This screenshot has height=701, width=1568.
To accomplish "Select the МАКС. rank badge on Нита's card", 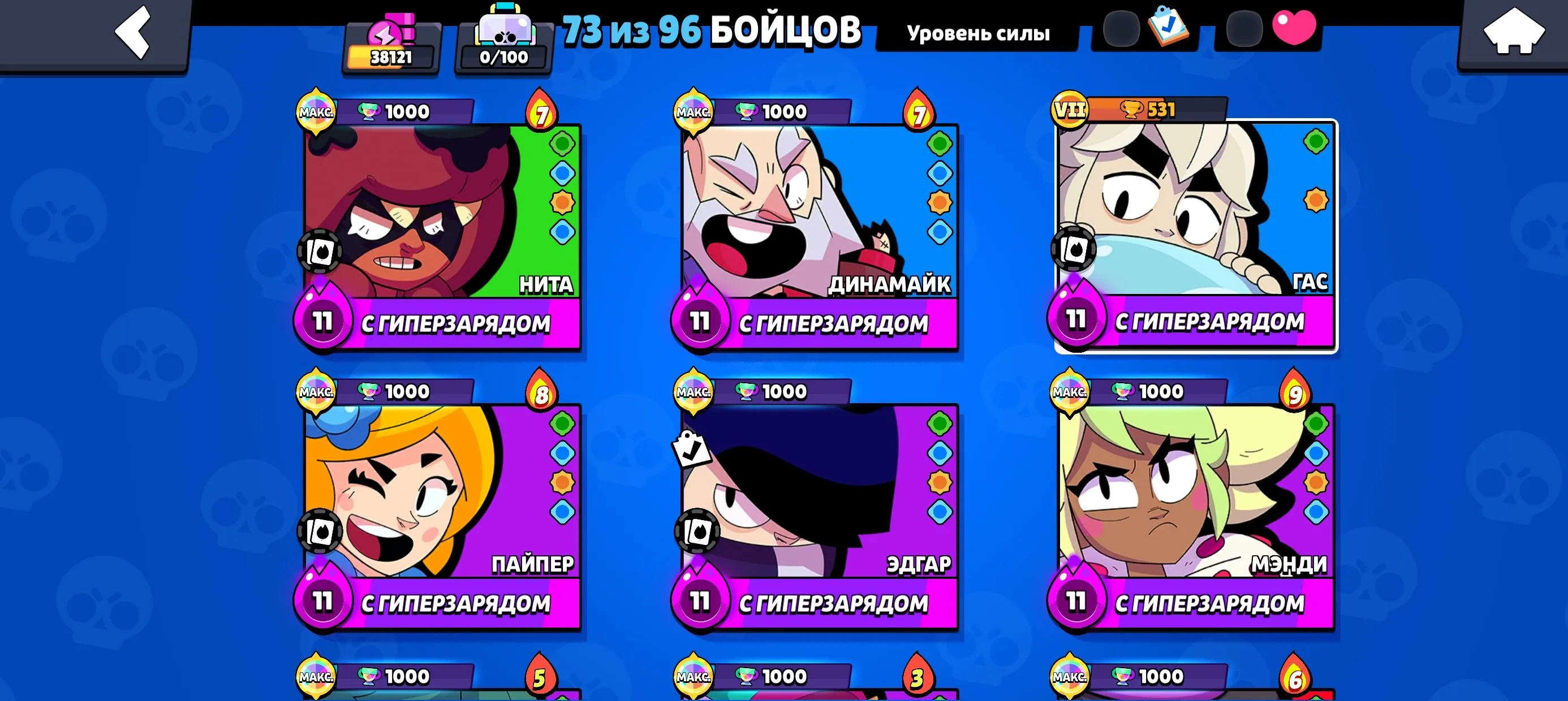I will pos(317,111).
